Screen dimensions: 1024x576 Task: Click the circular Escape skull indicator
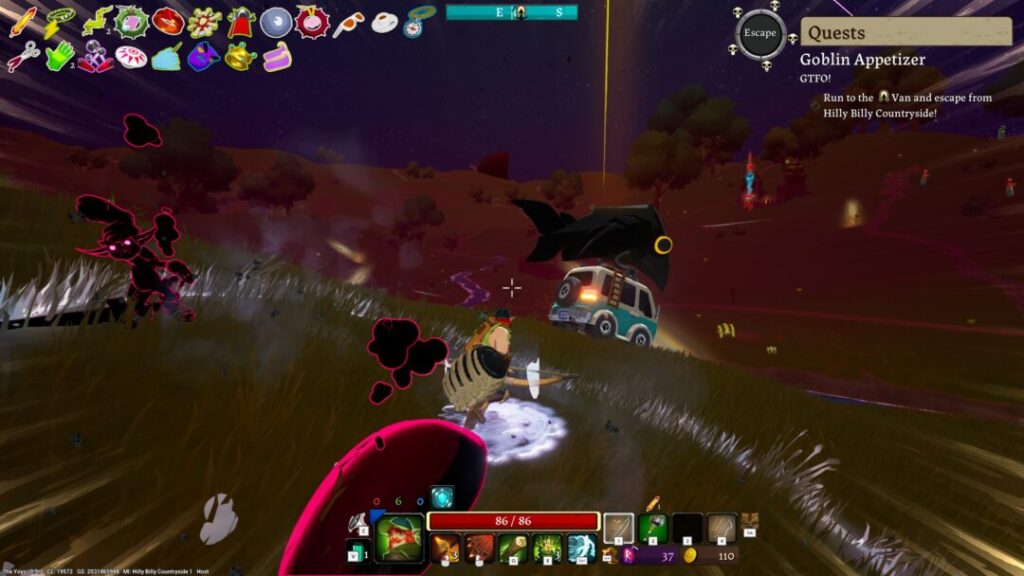(x=759, y=33)
